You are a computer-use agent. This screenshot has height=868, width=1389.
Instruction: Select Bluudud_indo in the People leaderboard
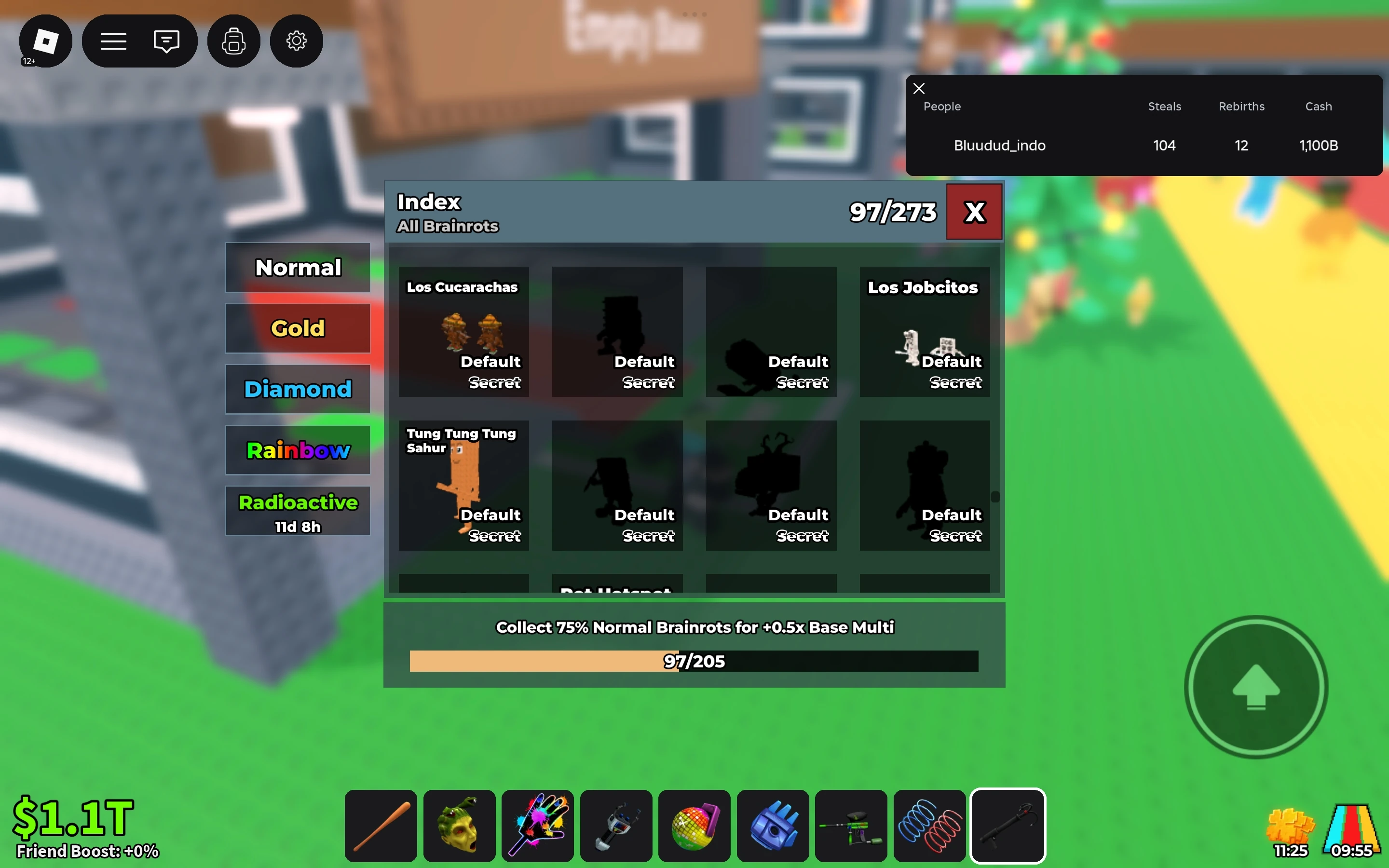(999, 145)
